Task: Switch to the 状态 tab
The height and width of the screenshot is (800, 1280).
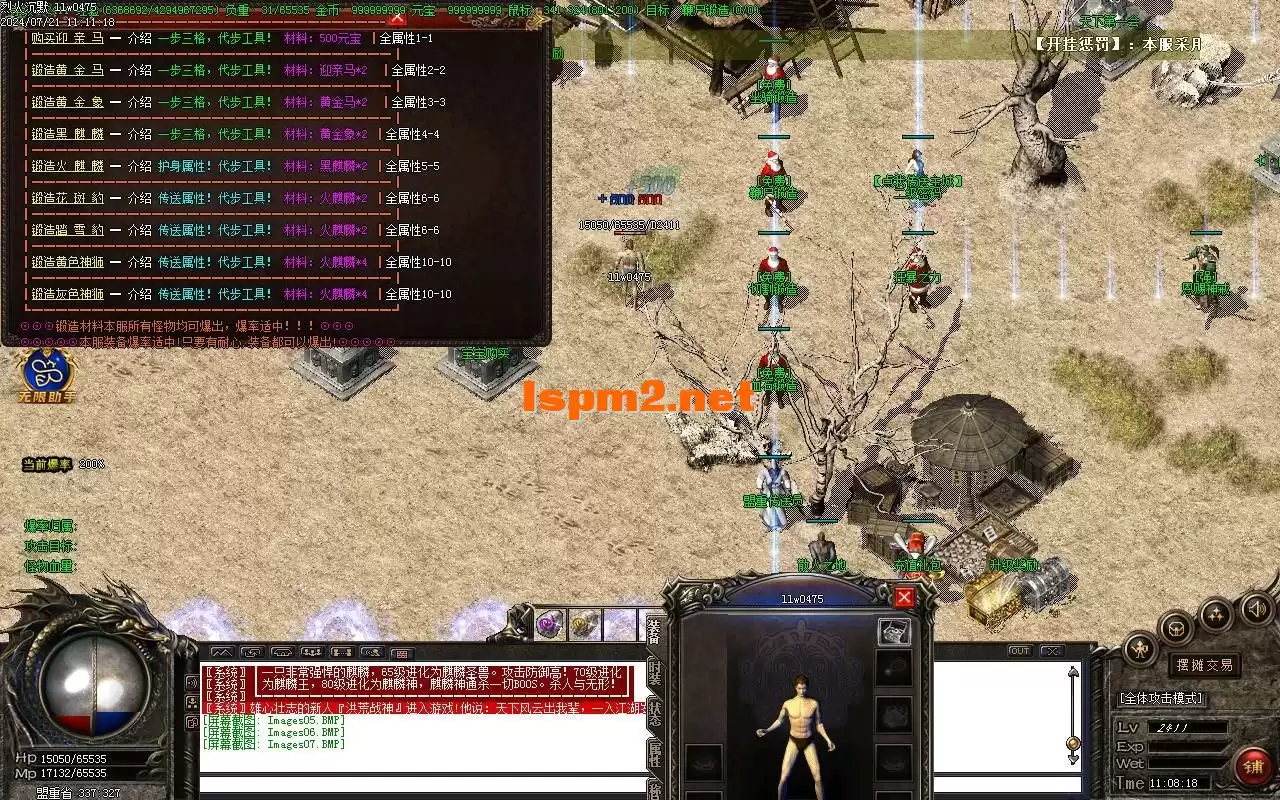Action: [x=654, y=712]
